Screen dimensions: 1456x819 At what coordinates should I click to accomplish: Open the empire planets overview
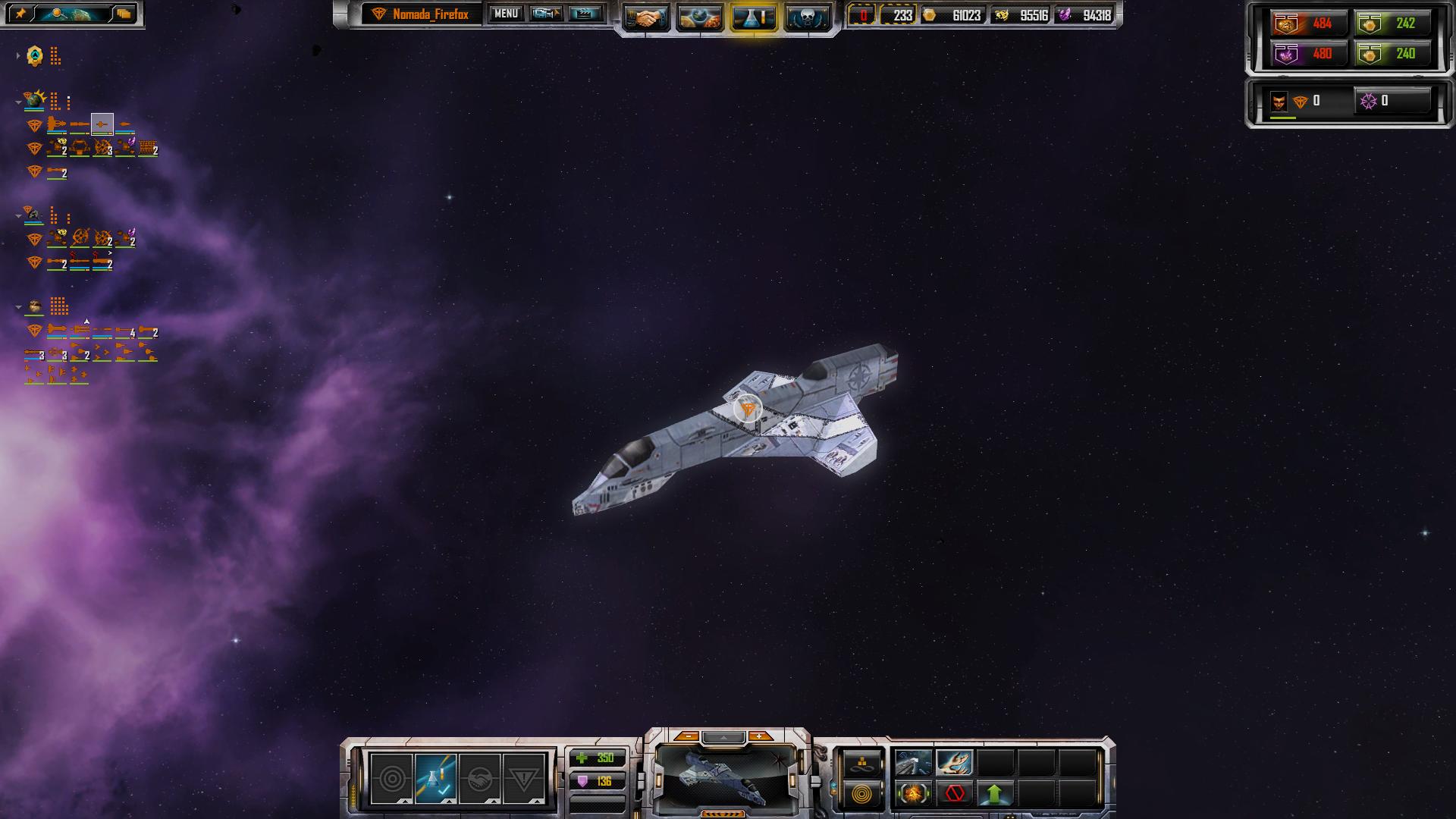point(699,17)
